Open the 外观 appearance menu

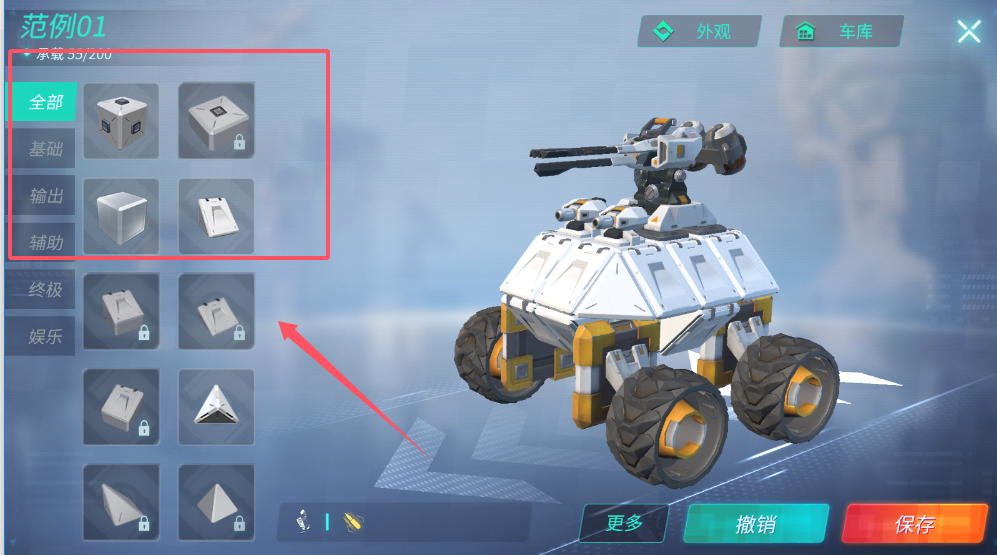pyautogui.click(x=699, y=32)
